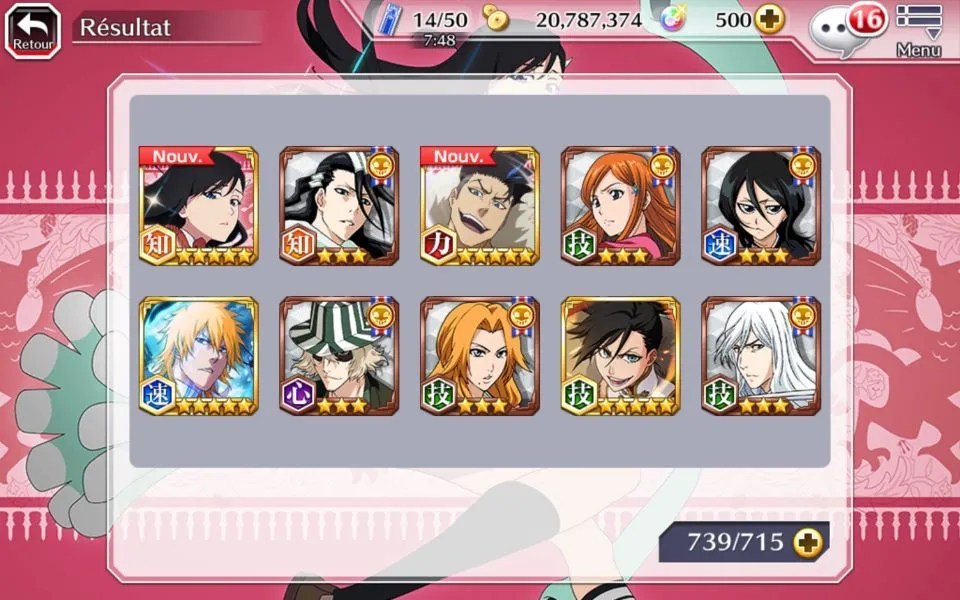
Task: Select the three-star Byakuya character card
Action: pyautogui.click(x=339, y=206)
